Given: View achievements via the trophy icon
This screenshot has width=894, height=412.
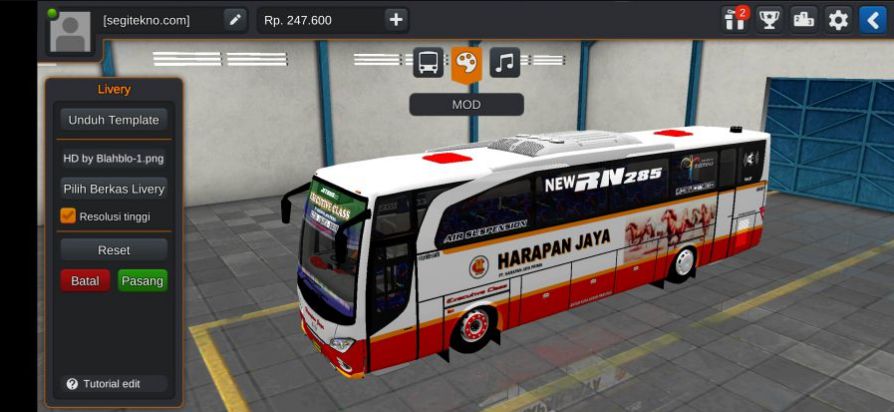Looking at the screenshot, I should [x=769, y=19].
